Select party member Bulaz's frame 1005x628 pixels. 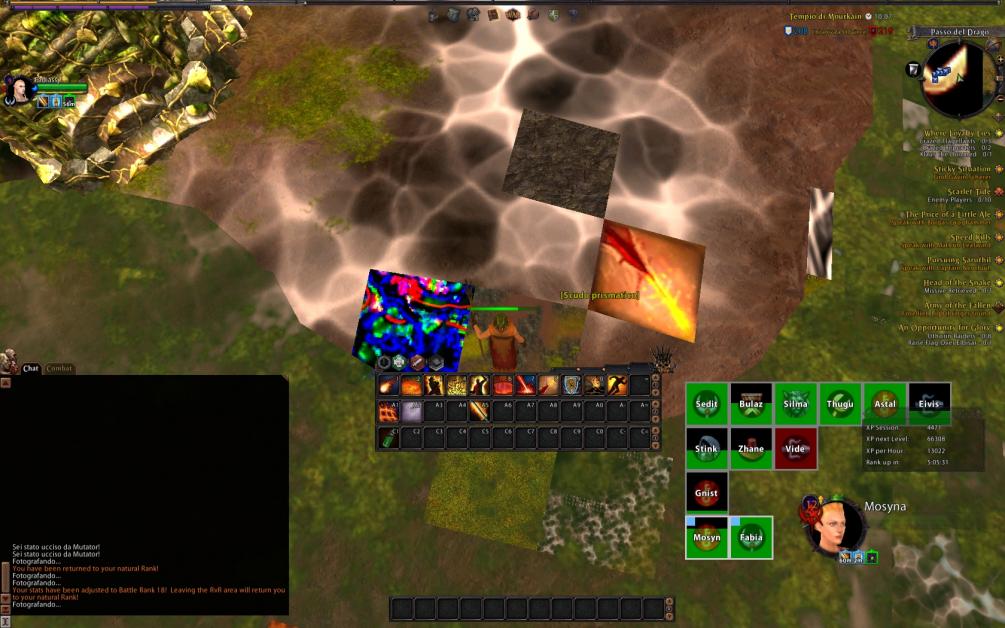coord(751,404)
